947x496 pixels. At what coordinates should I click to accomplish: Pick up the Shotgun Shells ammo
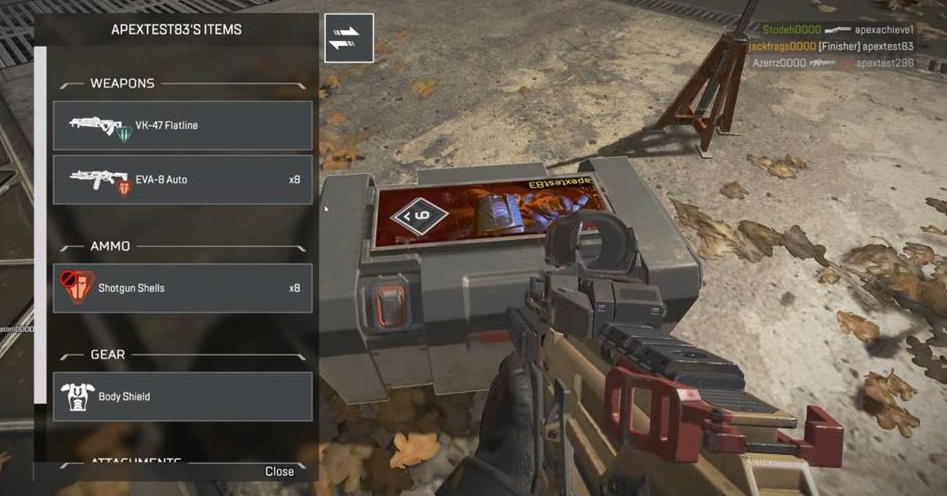183,288
